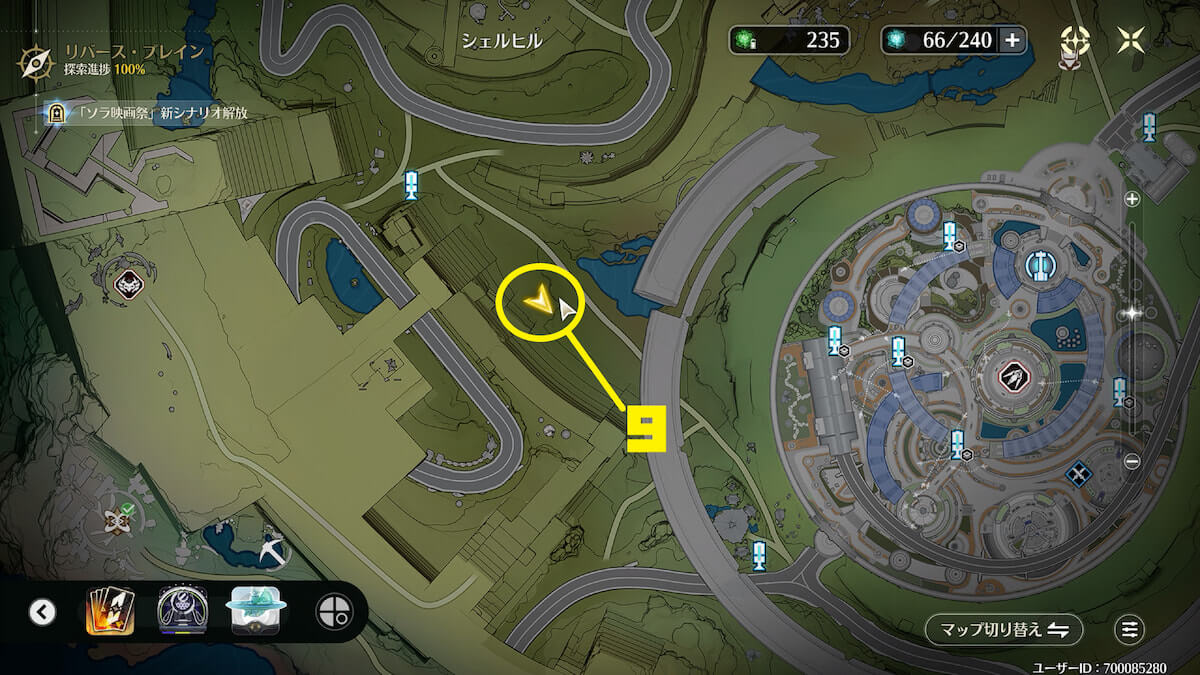The height and width of the screenshot is (675, 1200).
Task: Click the map zoom-out minus button
Action: point(1132,462)
